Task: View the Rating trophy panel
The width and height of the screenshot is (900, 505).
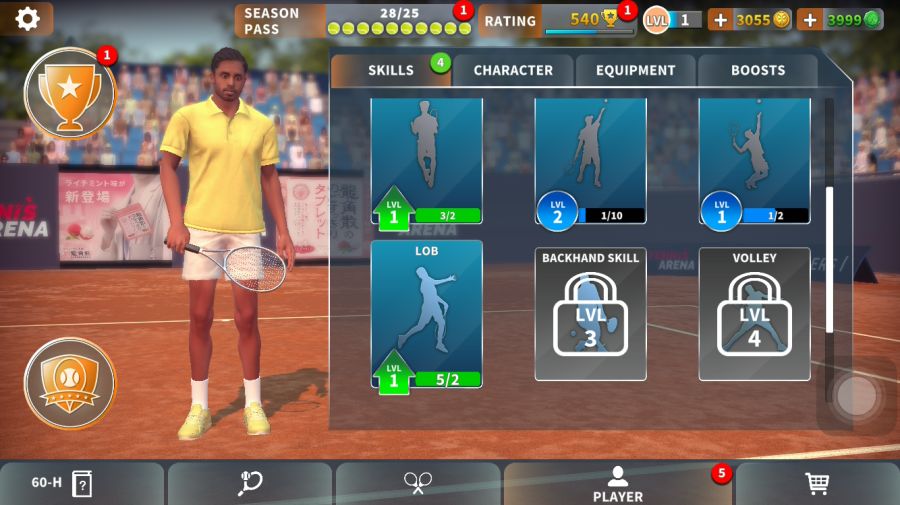Action: tap(556, 20)
